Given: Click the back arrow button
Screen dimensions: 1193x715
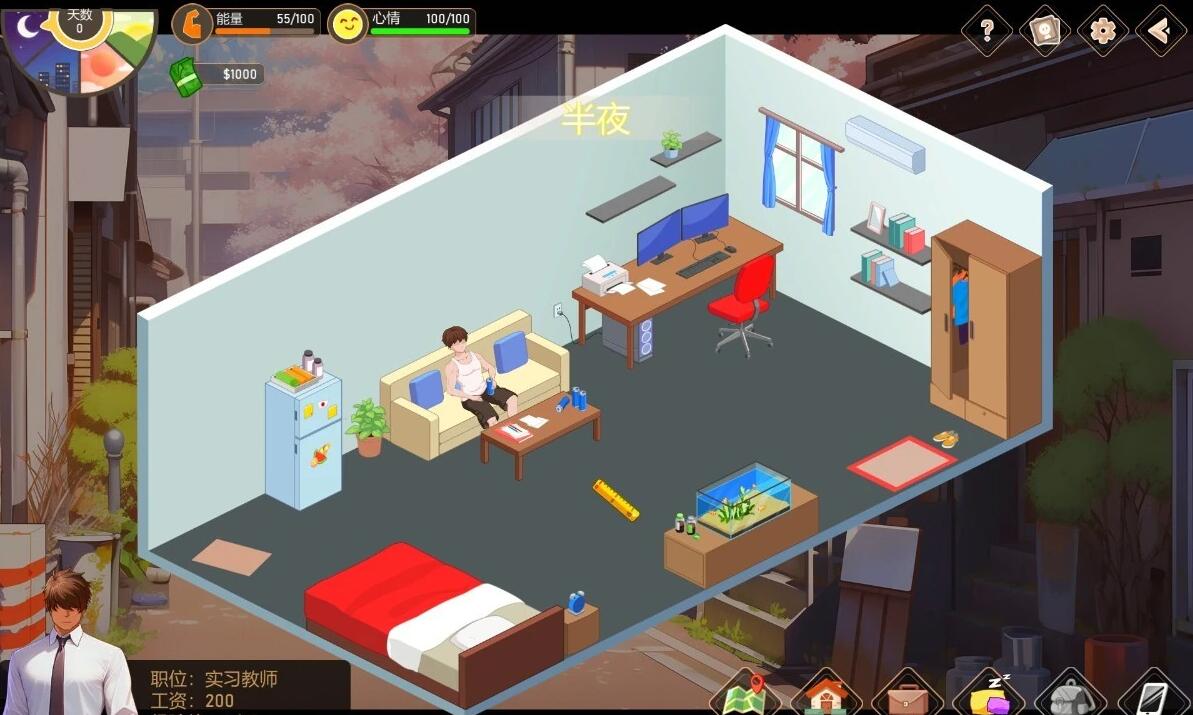Looking at the screenshot, I should tap(1160, 31).
